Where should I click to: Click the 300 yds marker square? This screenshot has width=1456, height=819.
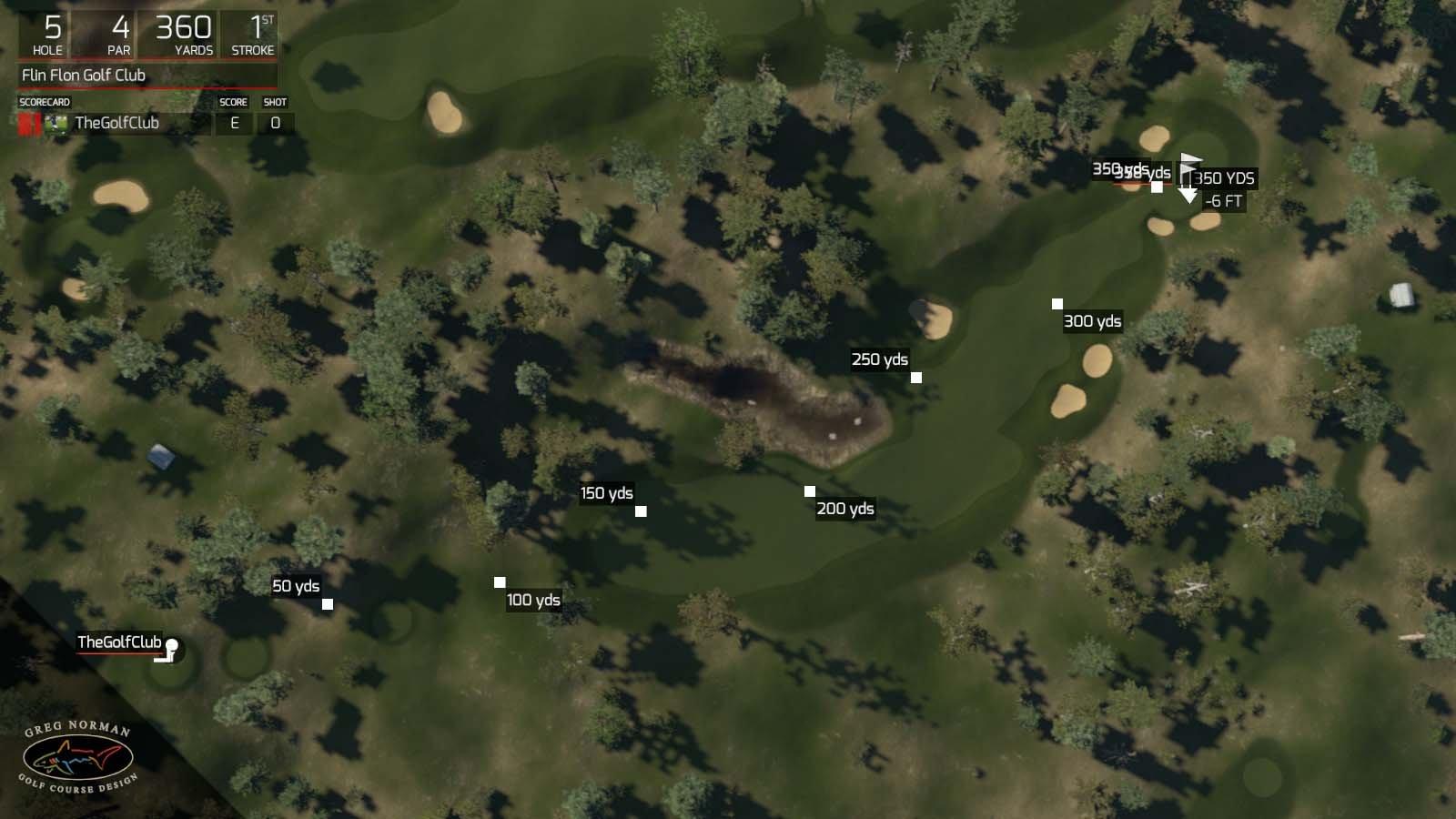click(x=1057, y=303)
